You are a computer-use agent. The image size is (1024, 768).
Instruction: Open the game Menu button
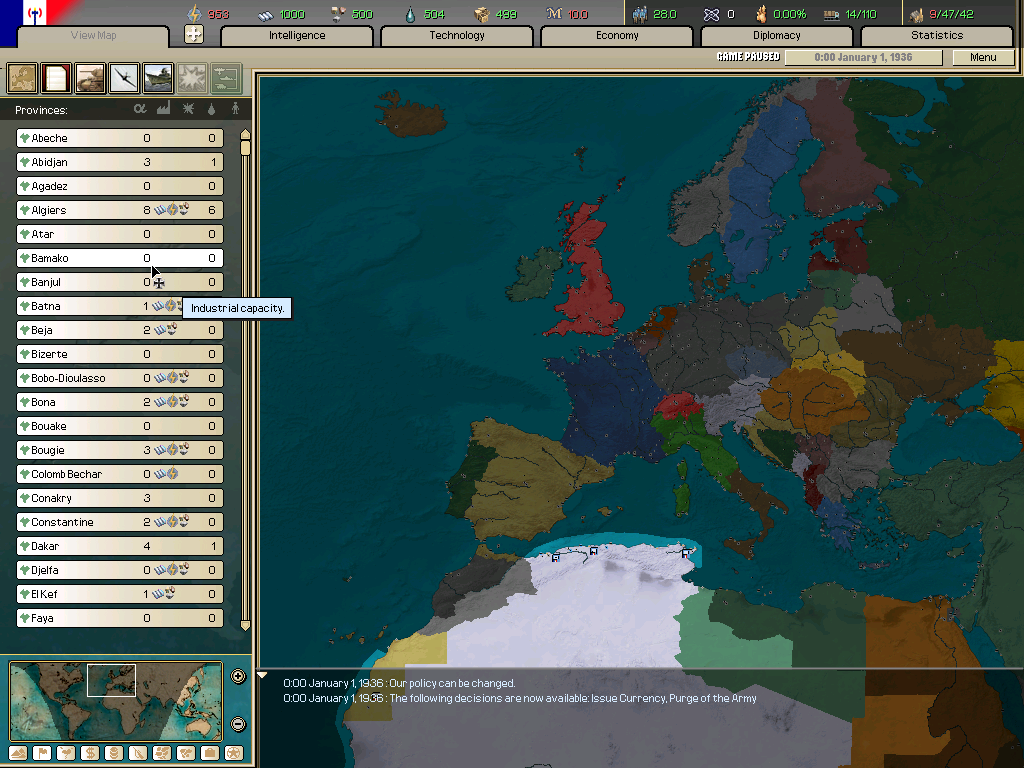(x=983, y=58)
